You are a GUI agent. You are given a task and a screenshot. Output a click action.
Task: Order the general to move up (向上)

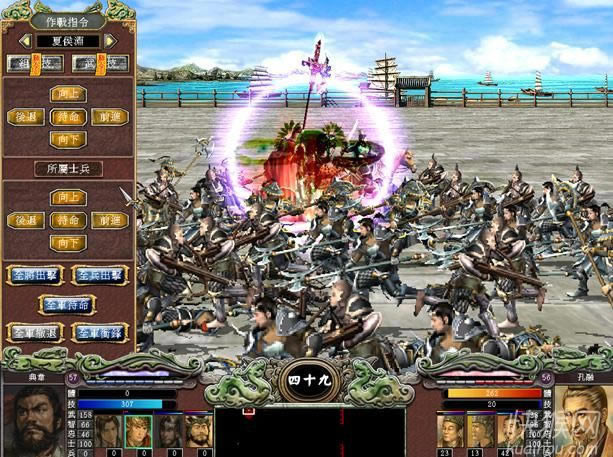(x=68, y=94)
